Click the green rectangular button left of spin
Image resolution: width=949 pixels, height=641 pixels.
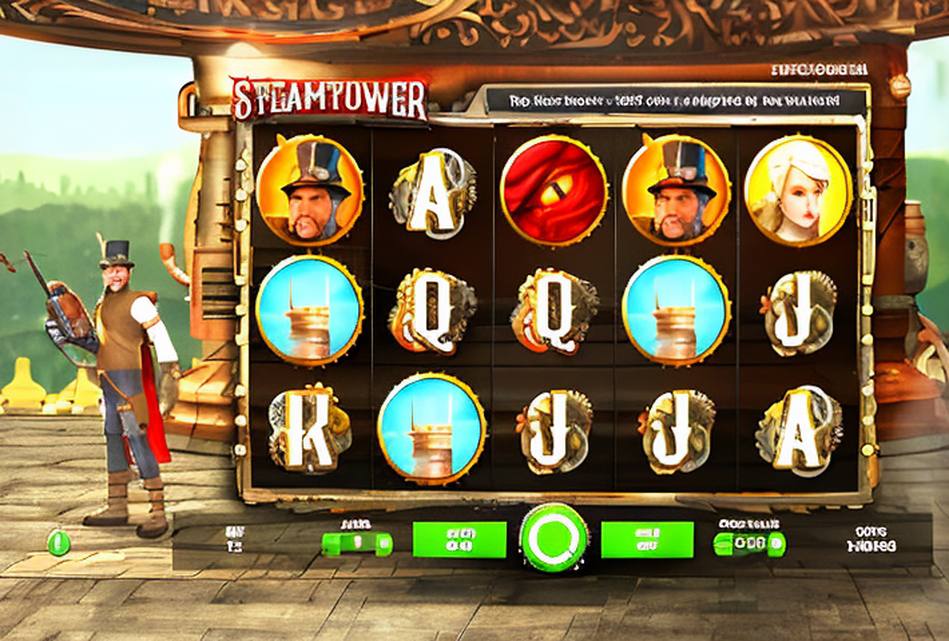[x=459, y=540]
